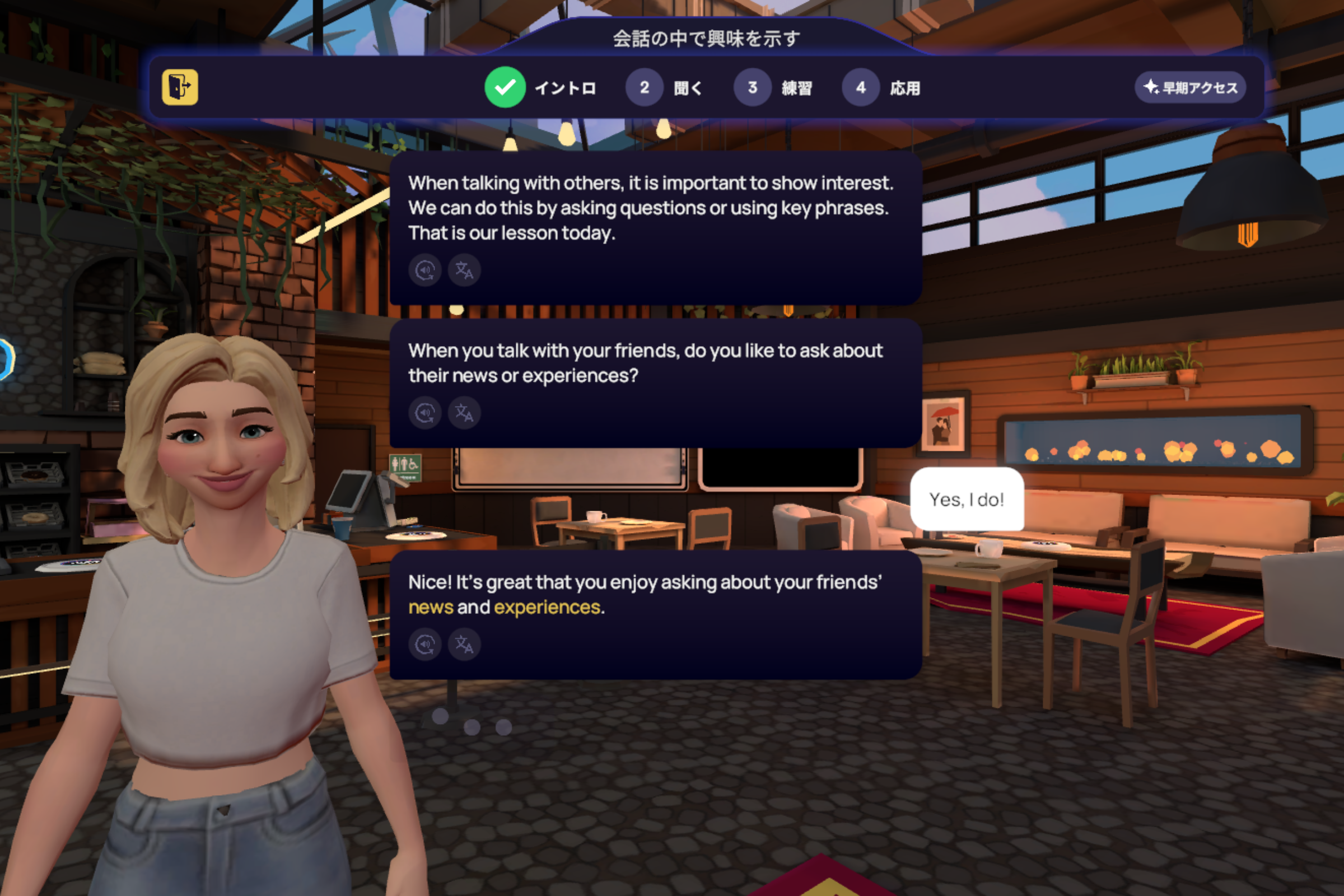The image size is (1344, 896).
Task: Translate the lesson intro message
Action: 464,270
